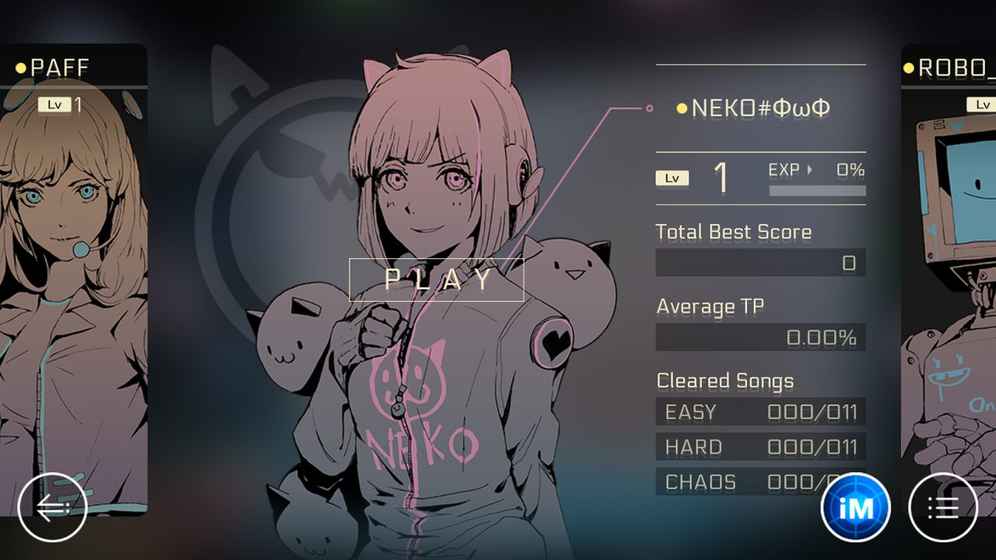Go back using the left arrow button
The image size is (996, 560).
53,508
